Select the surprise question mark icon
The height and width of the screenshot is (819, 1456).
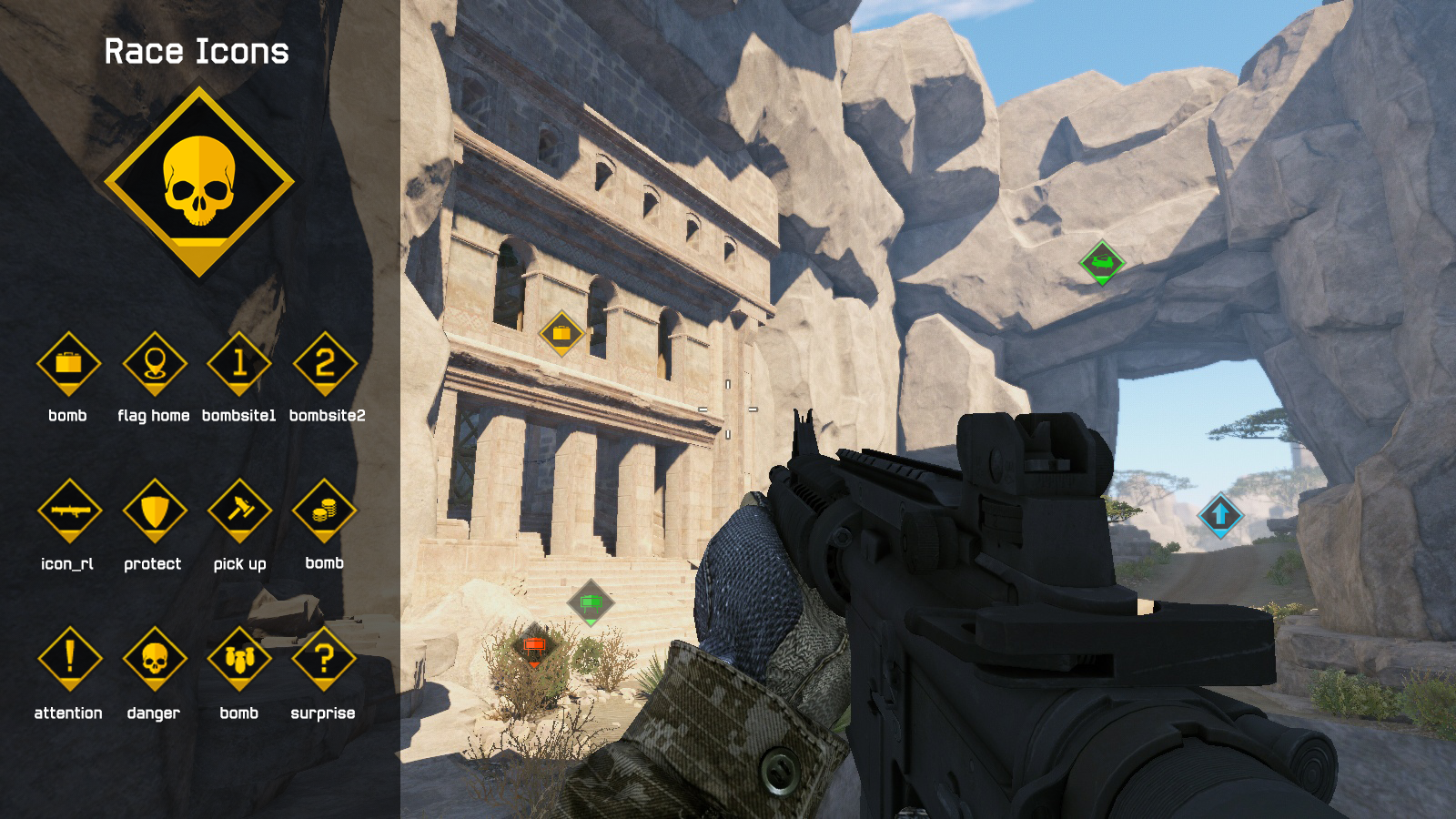point(324,658)
